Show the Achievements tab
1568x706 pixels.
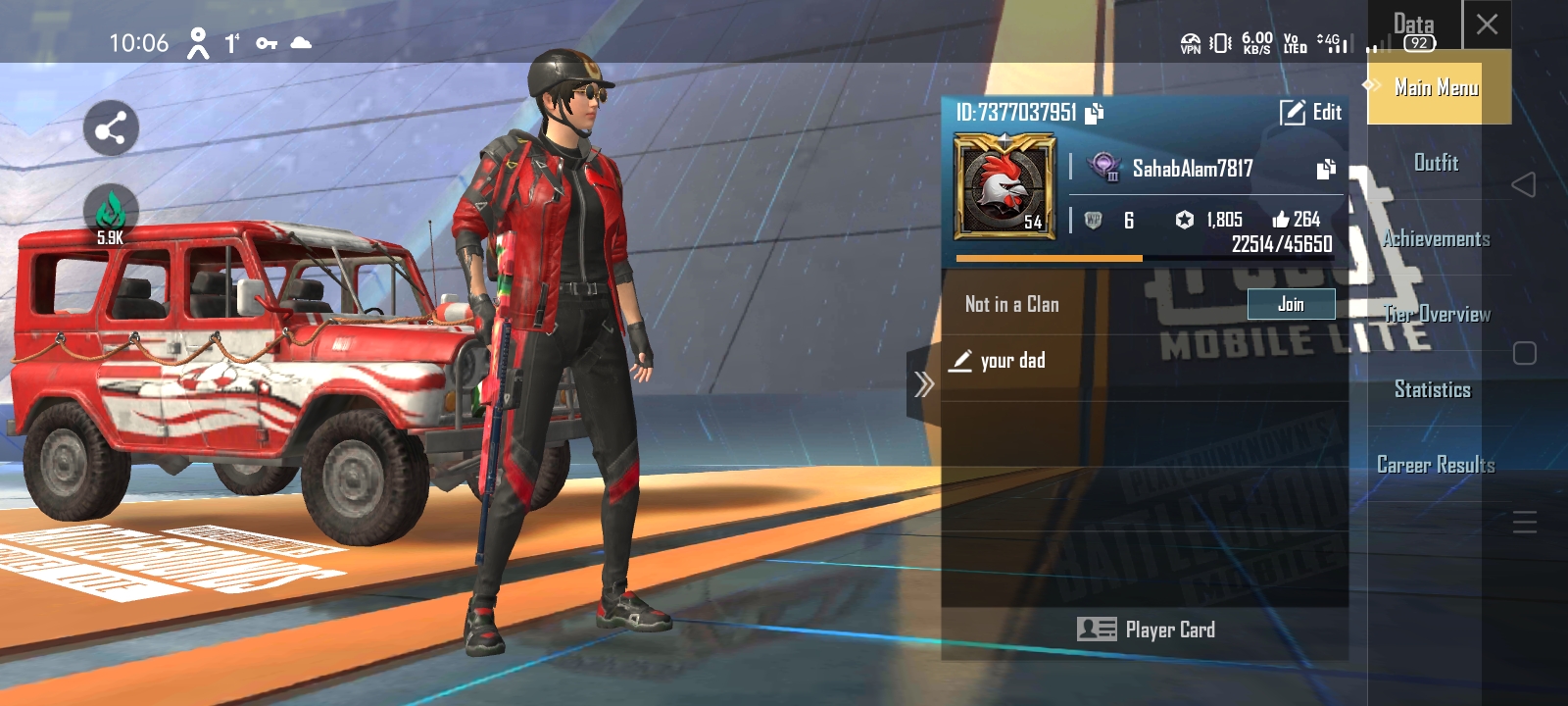click(x=1436, y=238)
